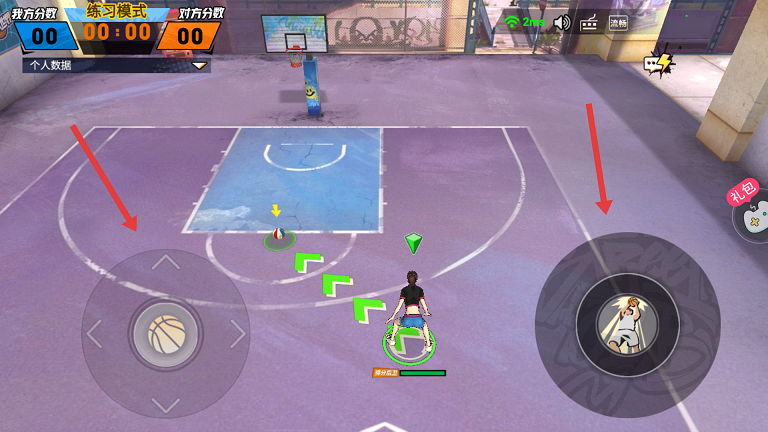Tap the joystick's down arrow
This screenshot has height=432, width=768.
166,404
